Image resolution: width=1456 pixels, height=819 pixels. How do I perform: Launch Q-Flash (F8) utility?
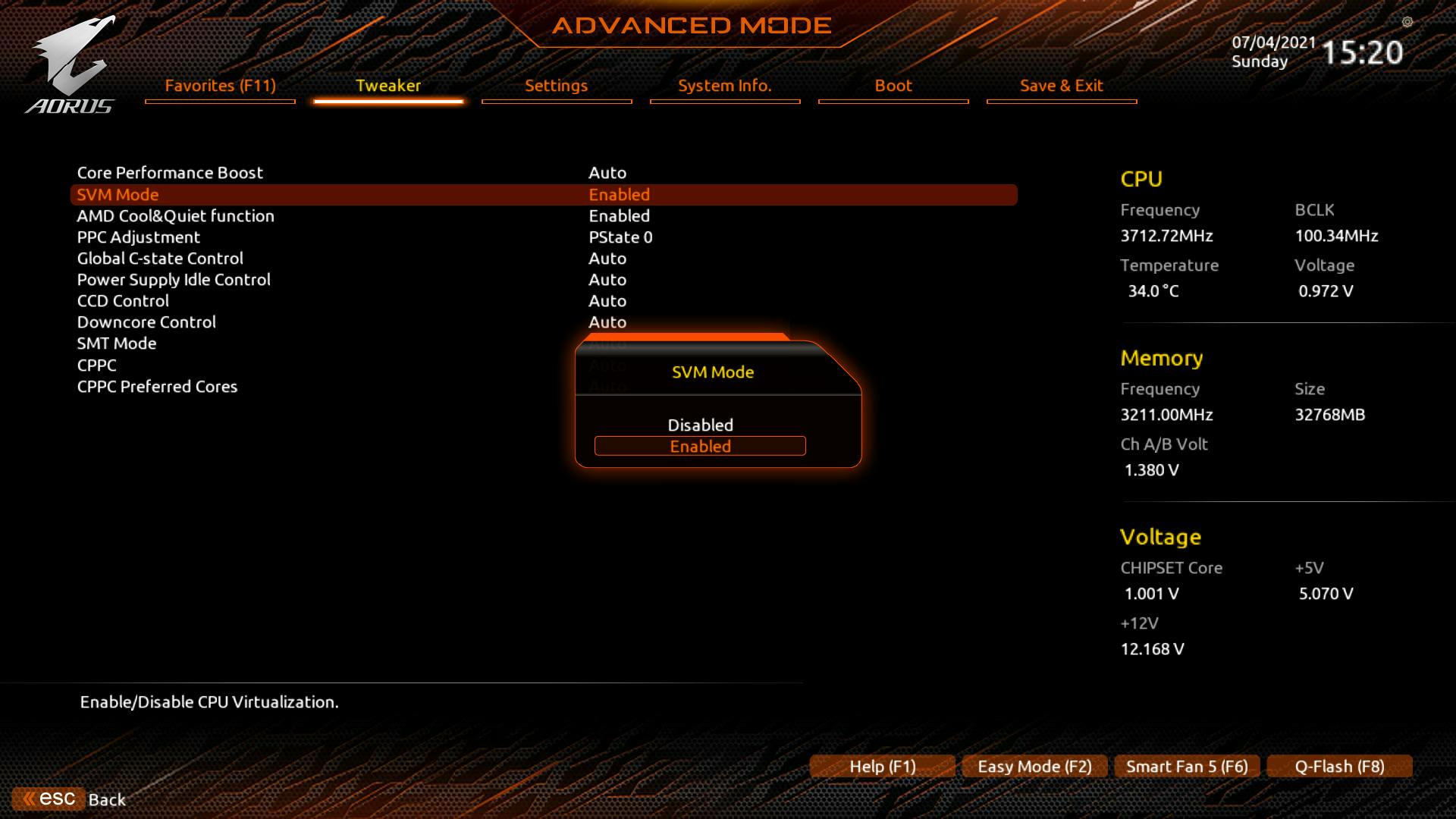coord(1339,767)
